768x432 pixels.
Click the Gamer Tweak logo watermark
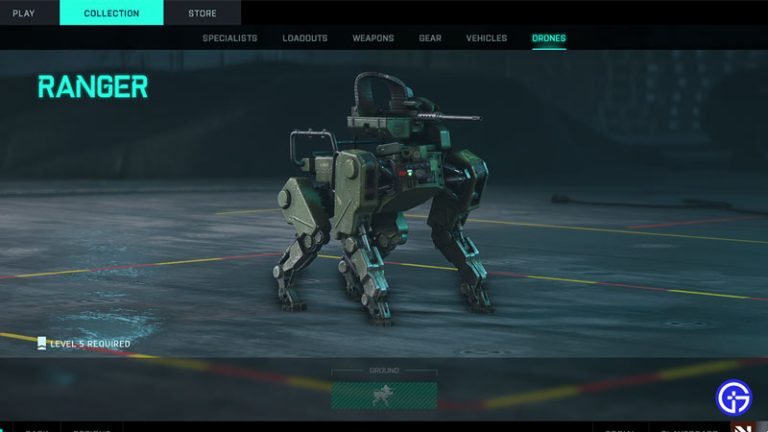pyautogui.click(x=734, y=397)
